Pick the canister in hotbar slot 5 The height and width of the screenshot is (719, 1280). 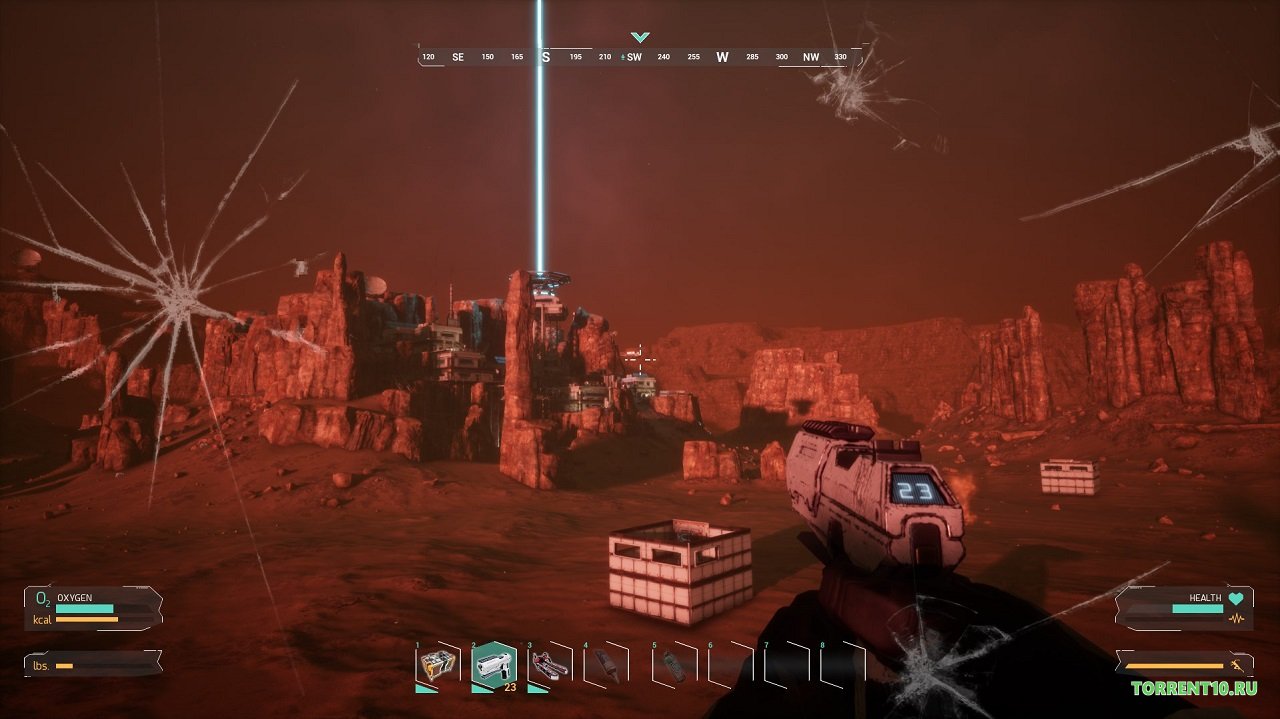(675, 666)
